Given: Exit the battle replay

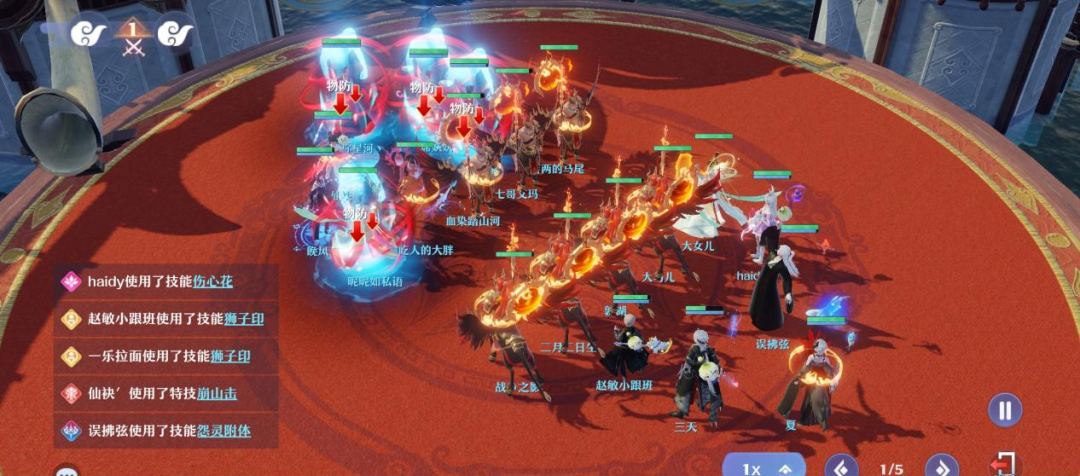Looking at the screenshot, I should (x=1002, y=466).
